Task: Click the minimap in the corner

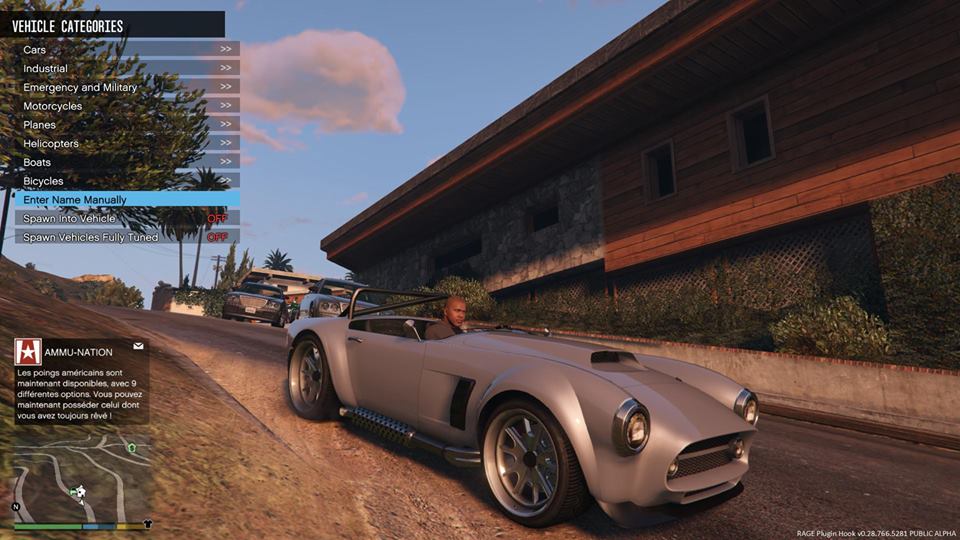Action: pyautogui.click(x=82, y=477)
